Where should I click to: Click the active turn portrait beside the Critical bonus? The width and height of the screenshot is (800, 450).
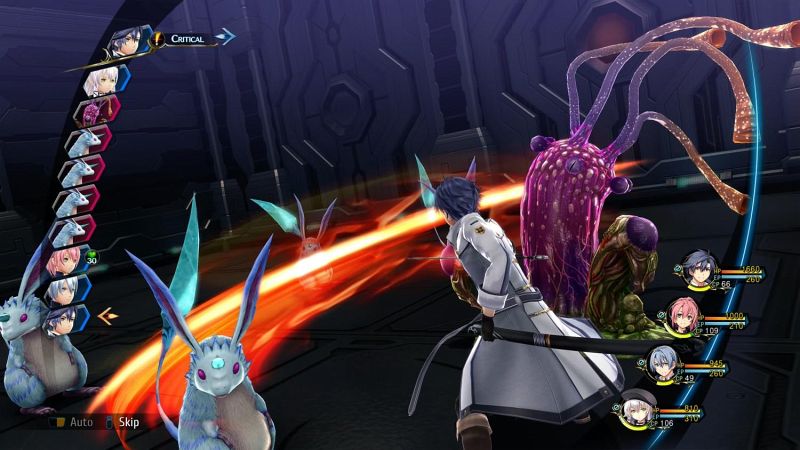(x=126, y=41)
